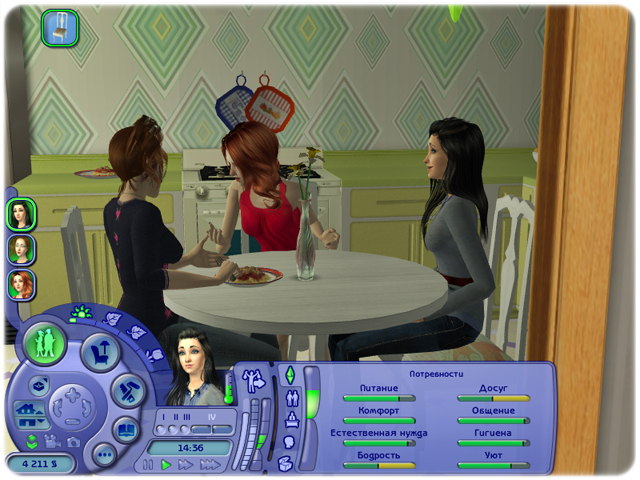The width and height of the screenshot is (640, 480).
Task: Open the green plumbob needs tab
Action: click(290, 375)
